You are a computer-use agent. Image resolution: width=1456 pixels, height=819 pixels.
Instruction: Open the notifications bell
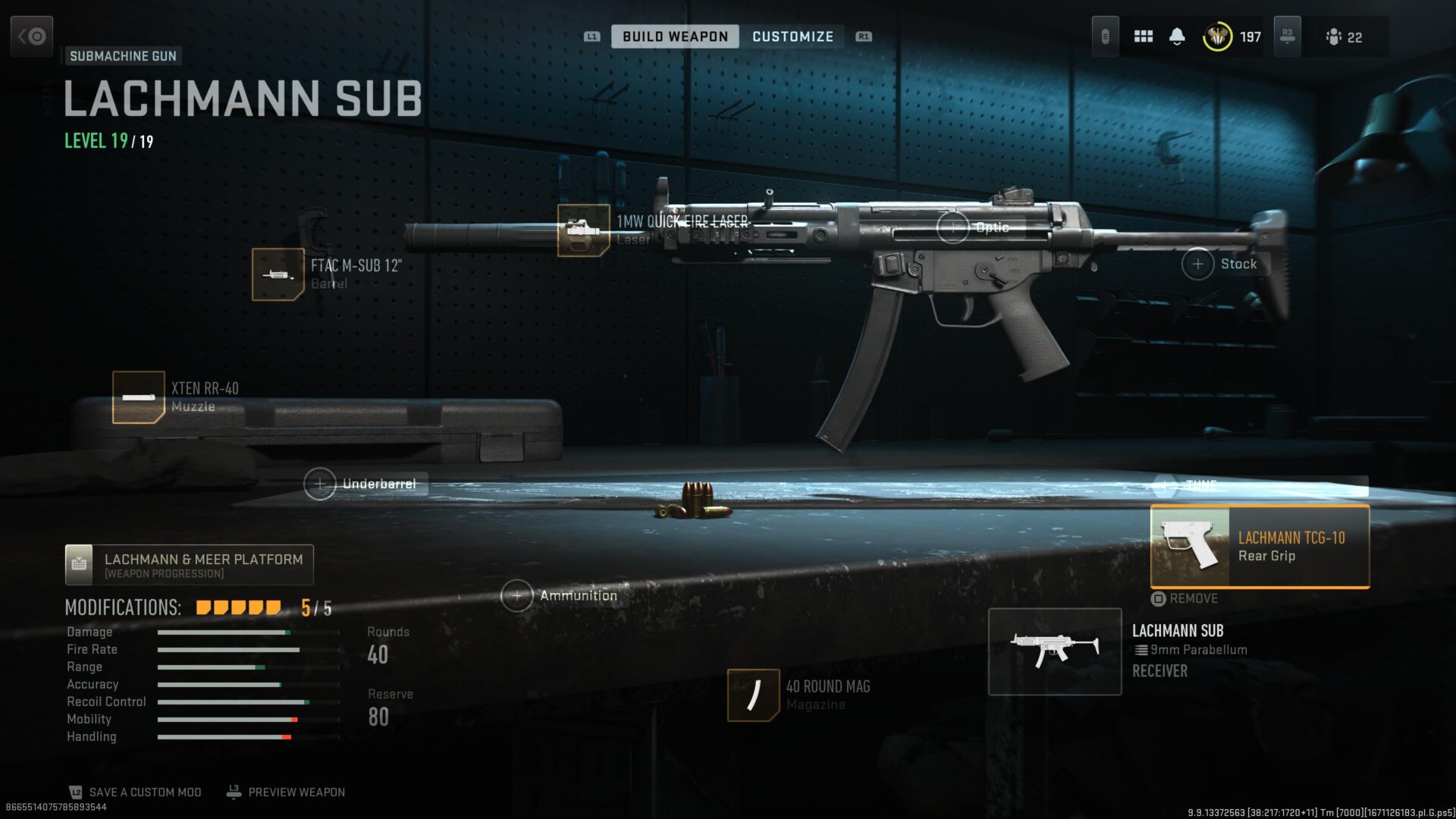pos(1177,36)
